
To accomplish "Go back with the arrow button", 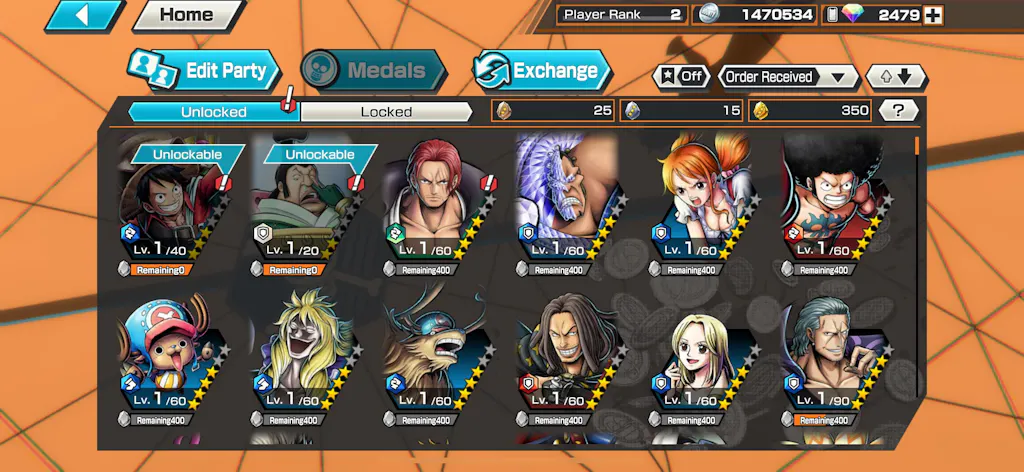I will point(84,15).
